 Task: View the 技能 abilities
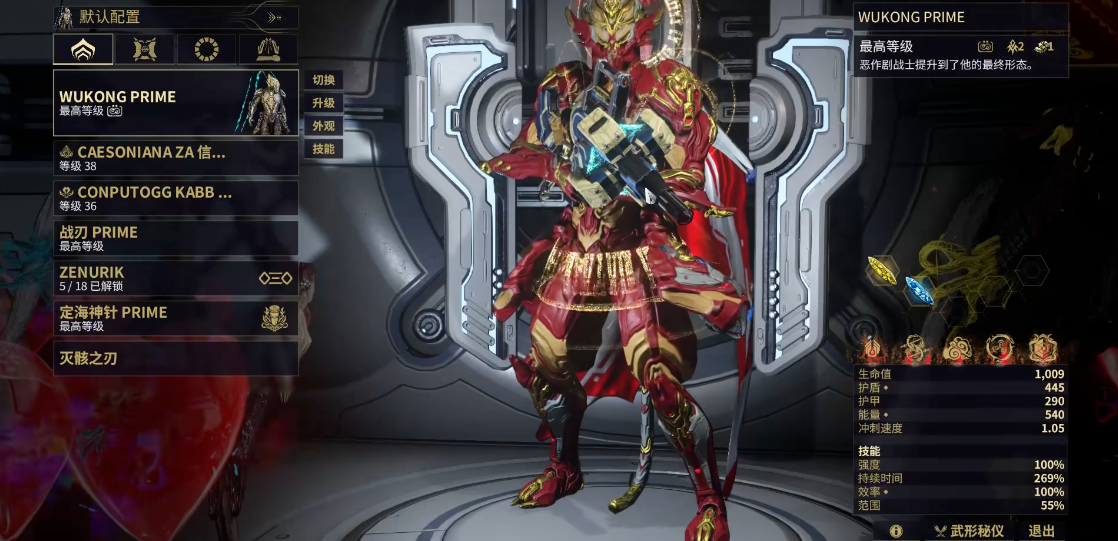[x=324, y=149]
